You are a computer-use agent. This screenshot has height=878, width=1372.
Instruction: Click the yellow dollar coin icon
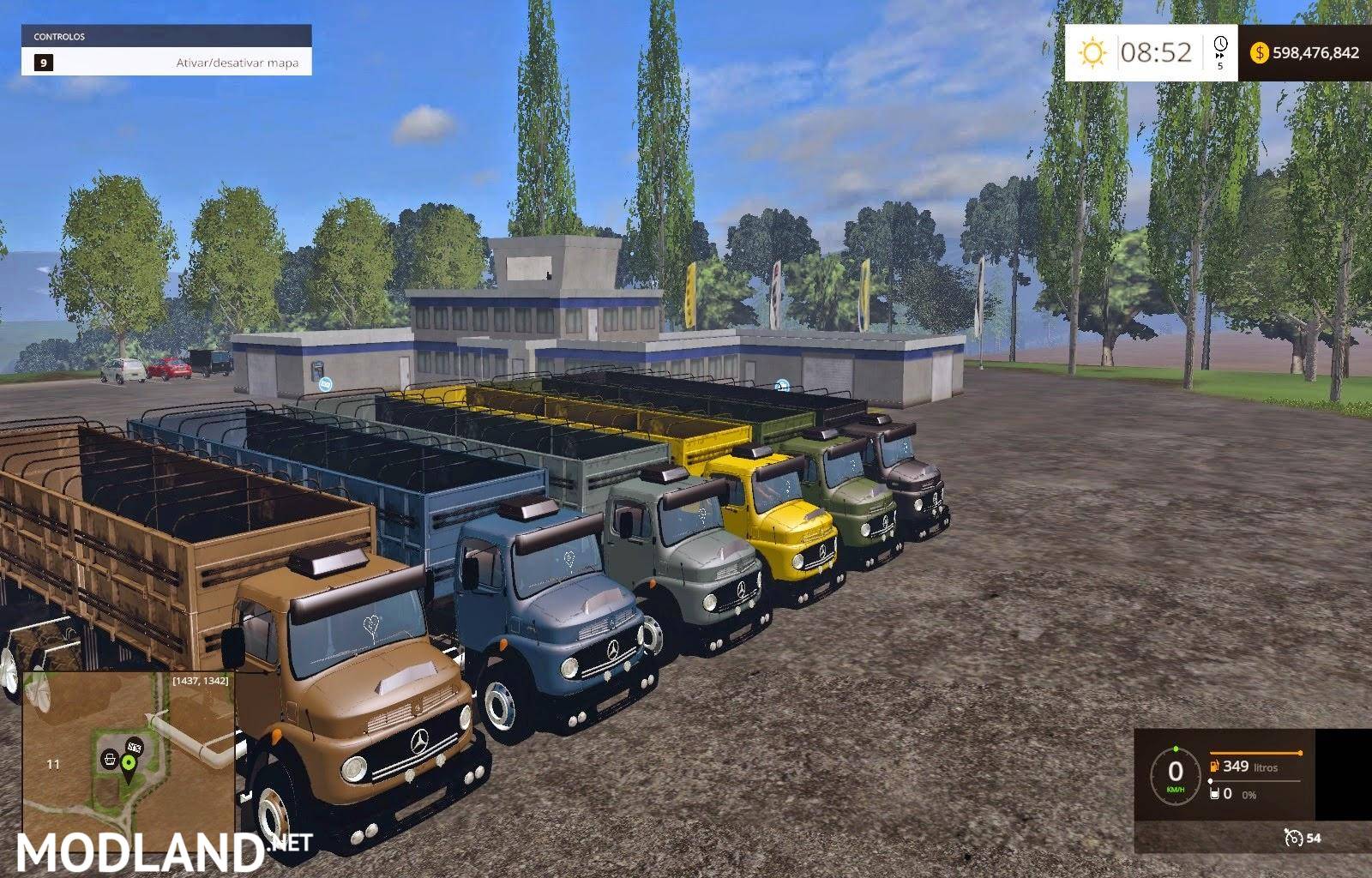pos(1261,53)
